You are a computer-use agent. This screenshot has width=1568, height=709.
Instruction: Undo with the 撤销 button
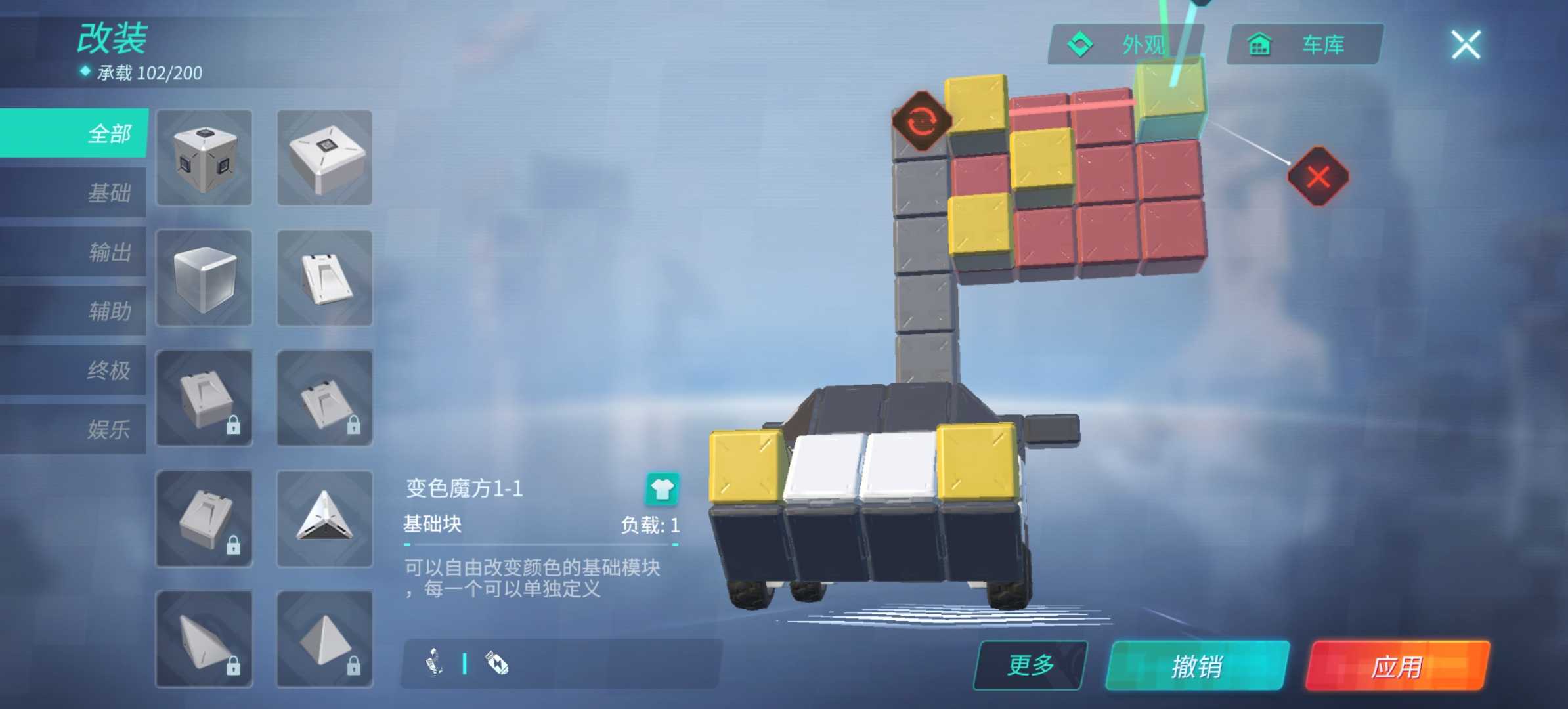[x=1197, y=666]
